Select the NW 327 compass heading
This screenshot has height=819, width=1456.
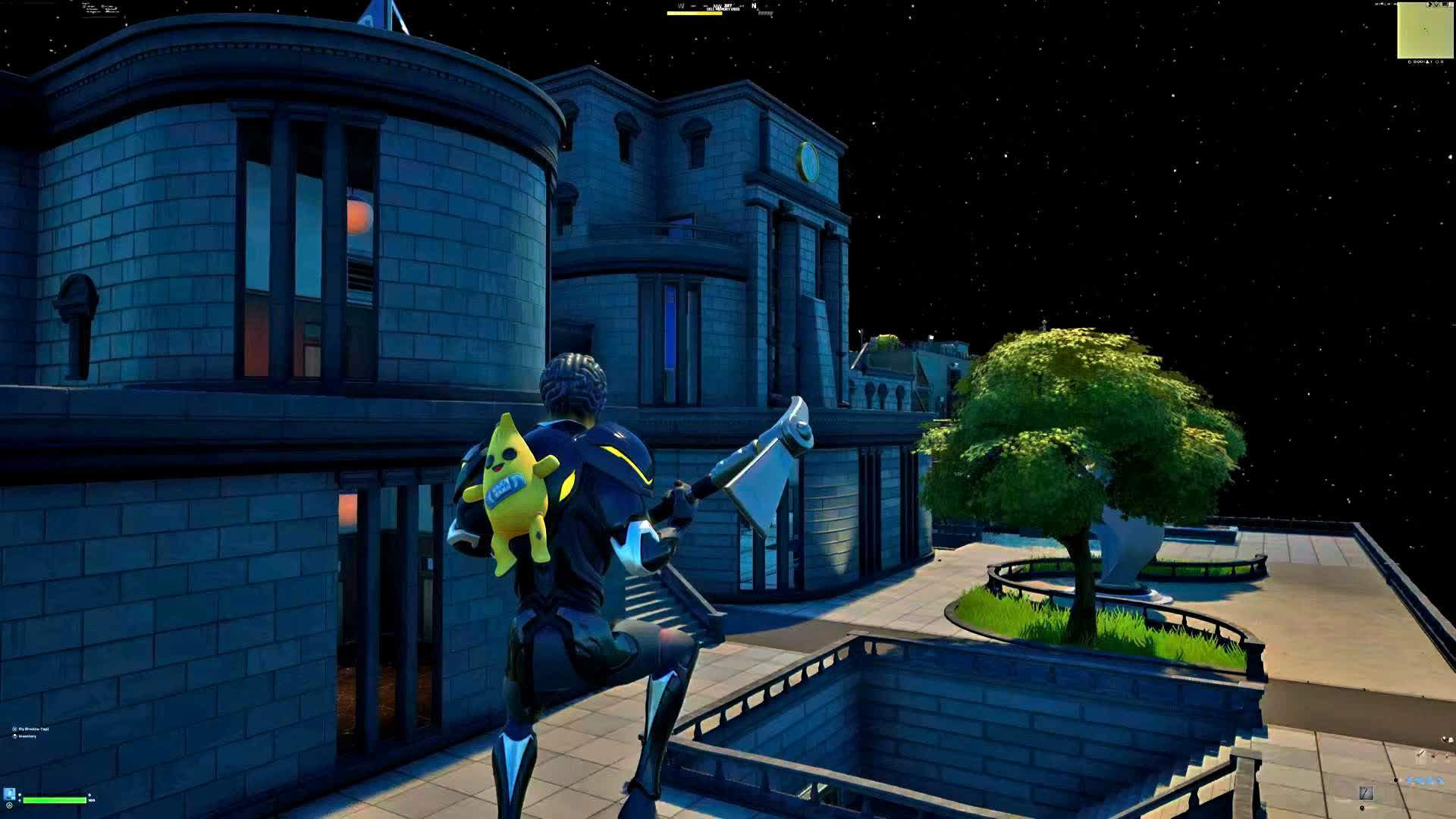(723, 5)
